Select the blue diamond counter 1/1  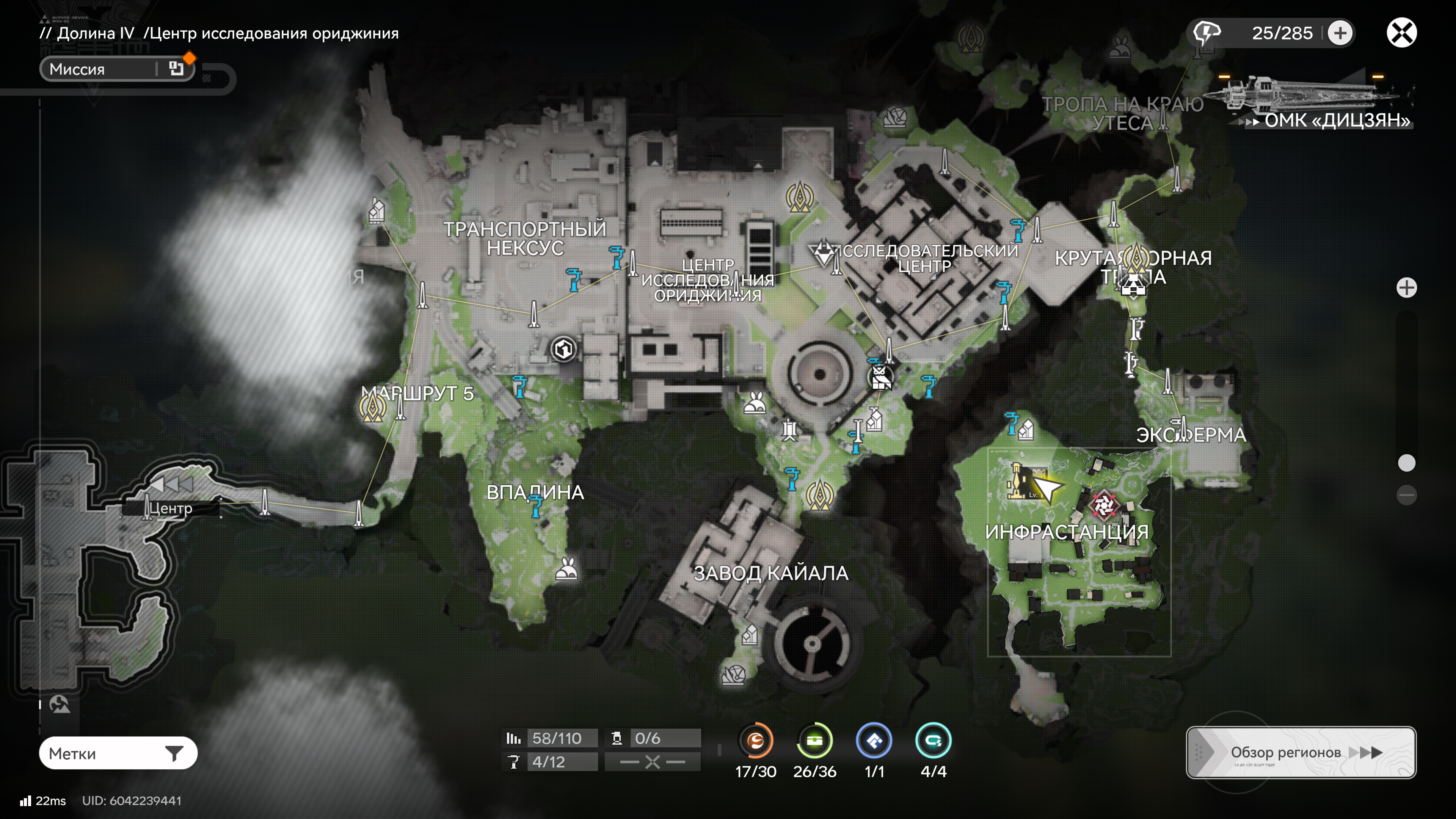click(874, 741)
